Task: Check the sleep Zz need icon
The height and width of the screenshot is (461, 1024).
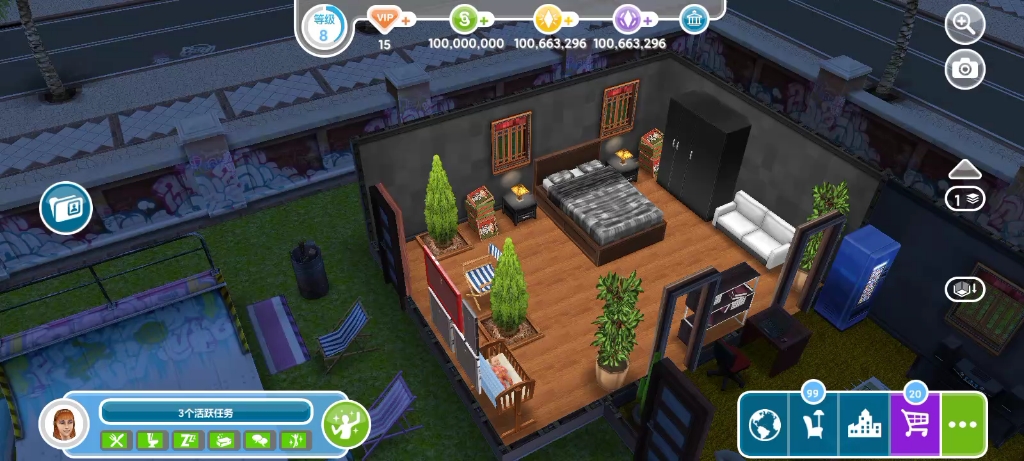Action: [186, 440]
